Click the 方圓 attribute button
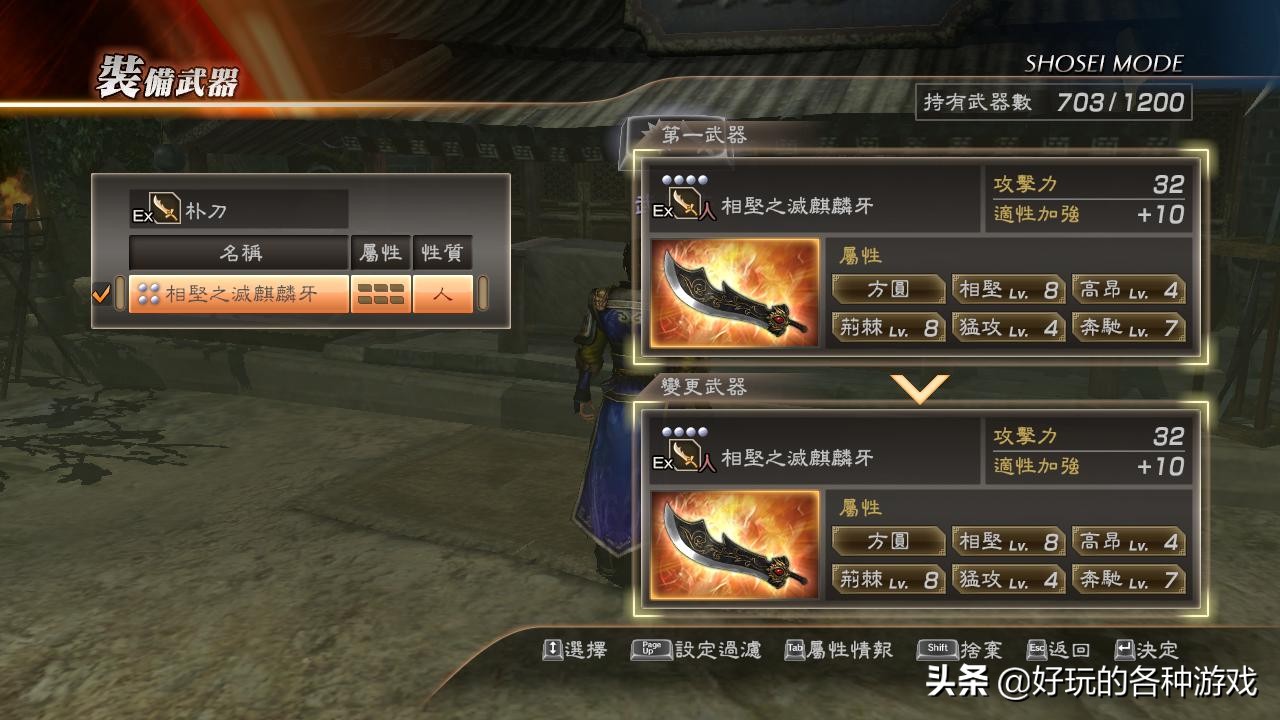The image size is (1280, 720). [888, 289]
